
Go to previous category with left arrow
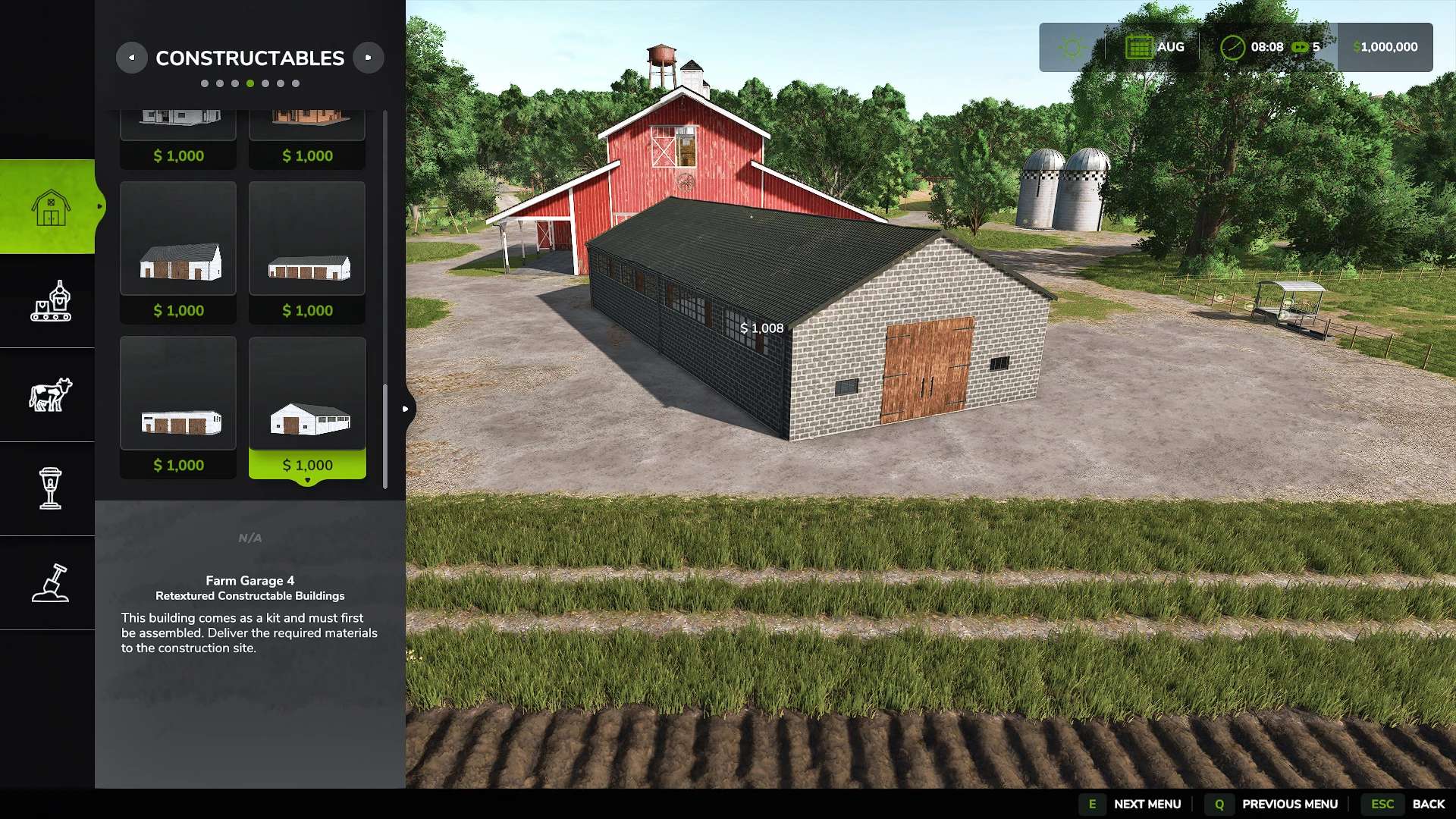click(x=131, y=58)
